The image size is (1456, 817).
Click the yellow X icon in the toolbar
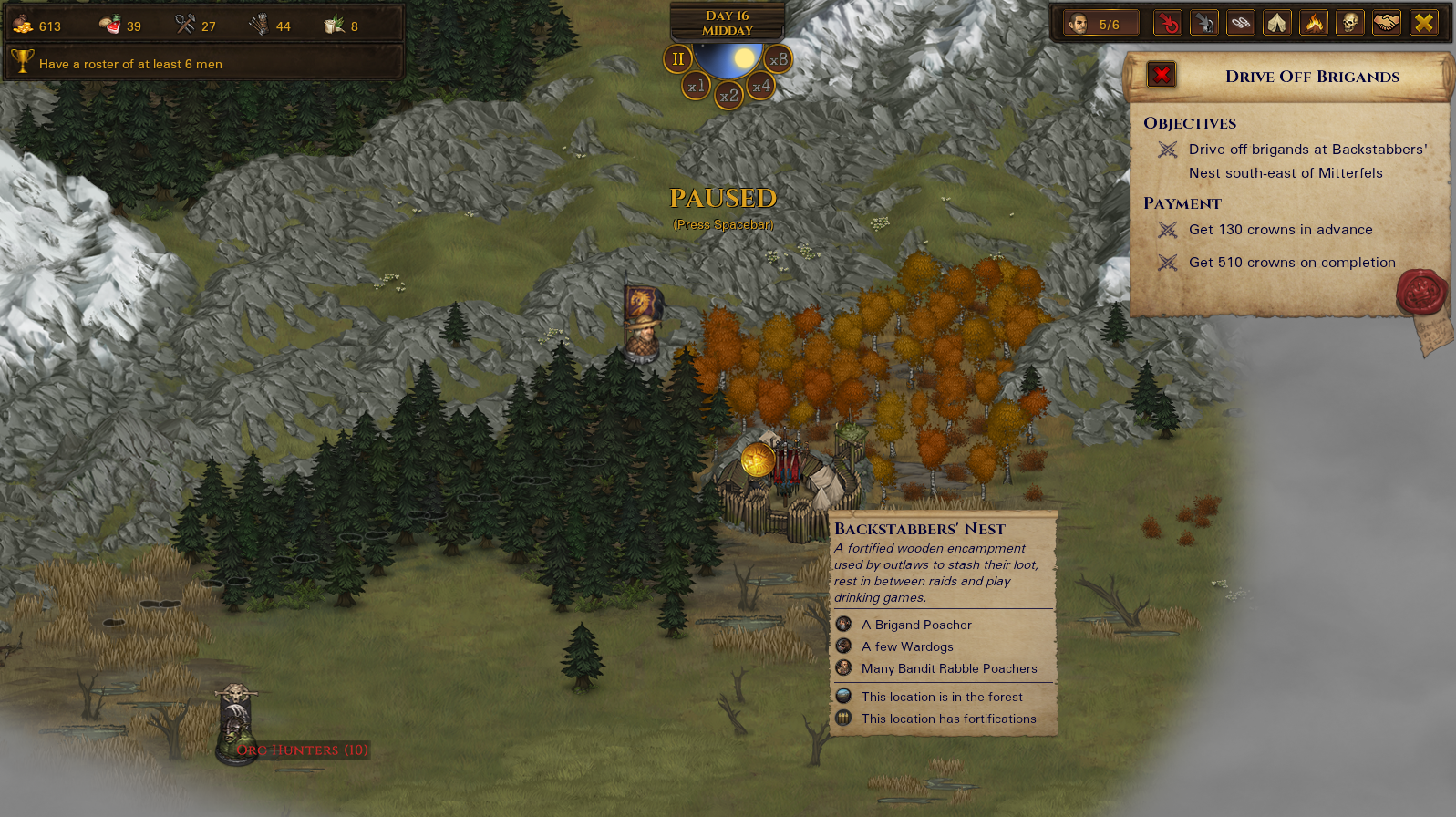tap(1423, 22)
